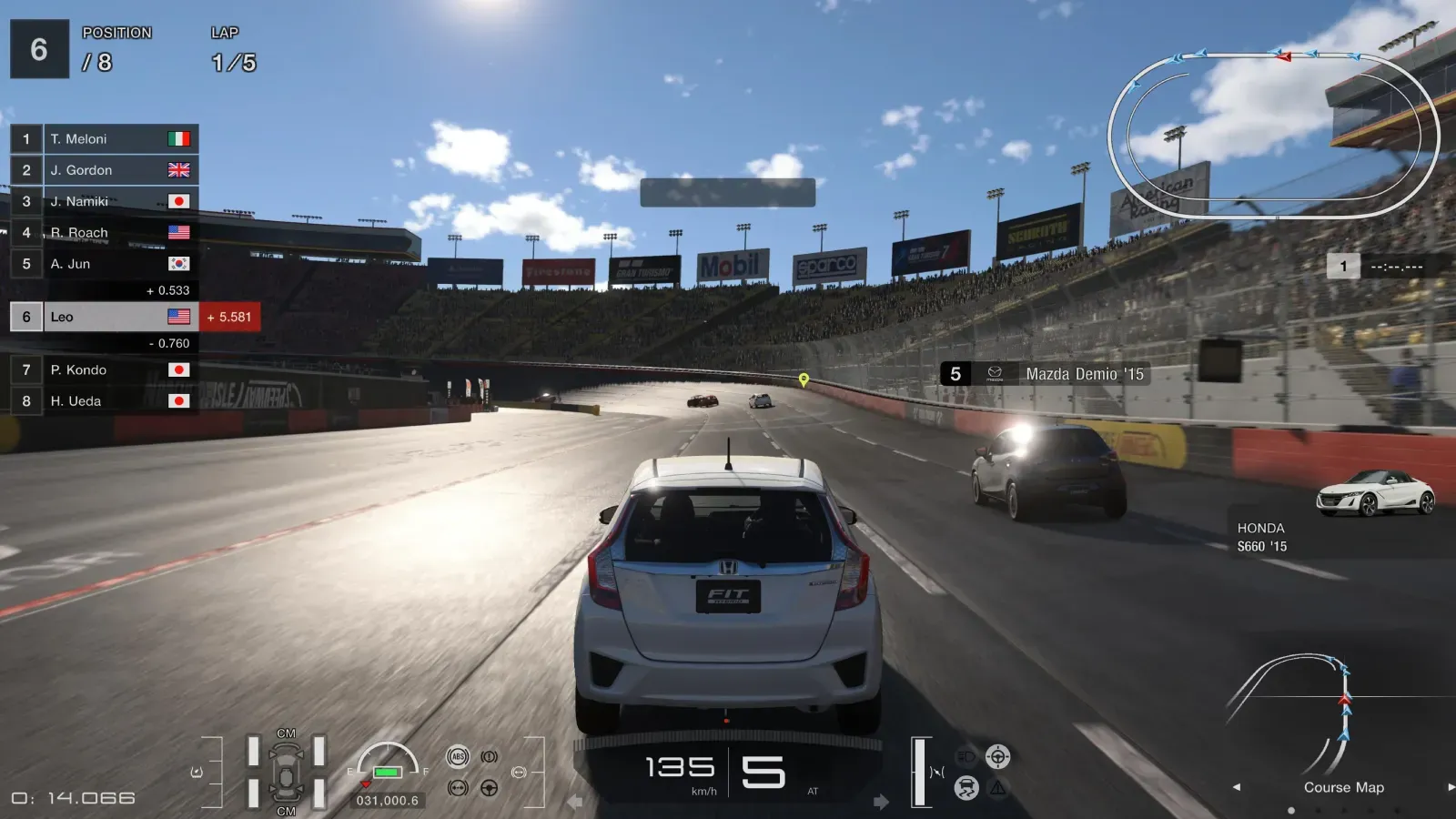Select the steering assist wheel icon
The image size is (1456, 819).
pos(998,756)
